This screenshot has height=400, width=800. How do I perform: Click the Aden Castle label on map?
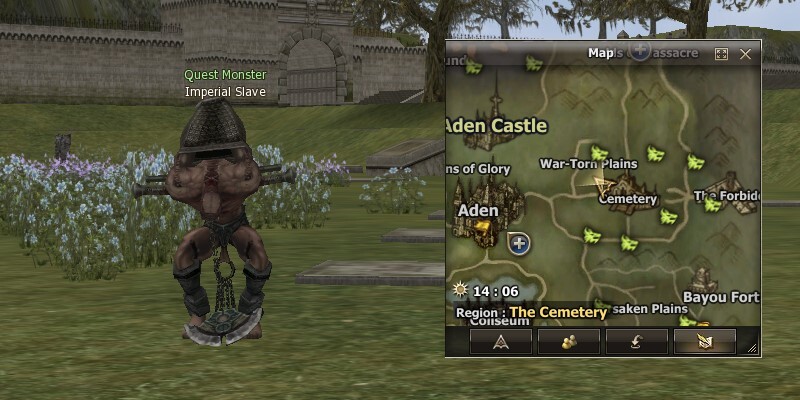tap(496, 126)
